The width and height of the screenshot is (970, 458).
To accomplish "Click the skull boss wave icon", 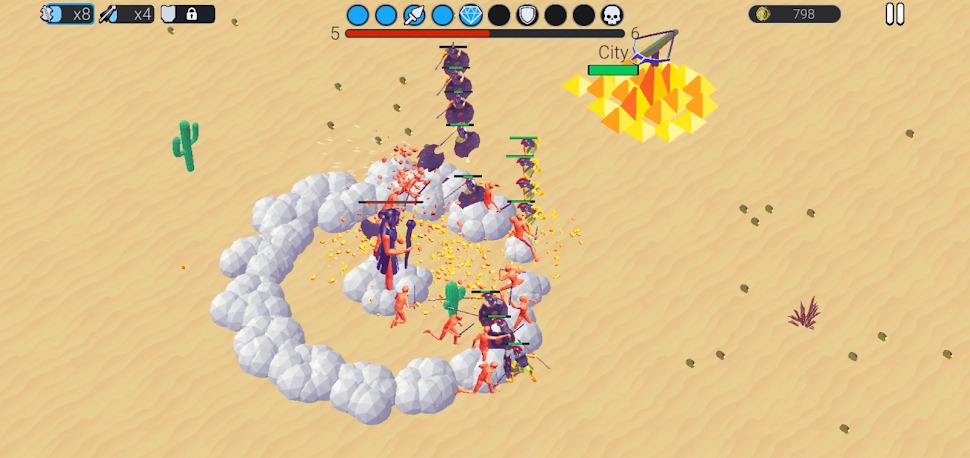I will [612, 15].
